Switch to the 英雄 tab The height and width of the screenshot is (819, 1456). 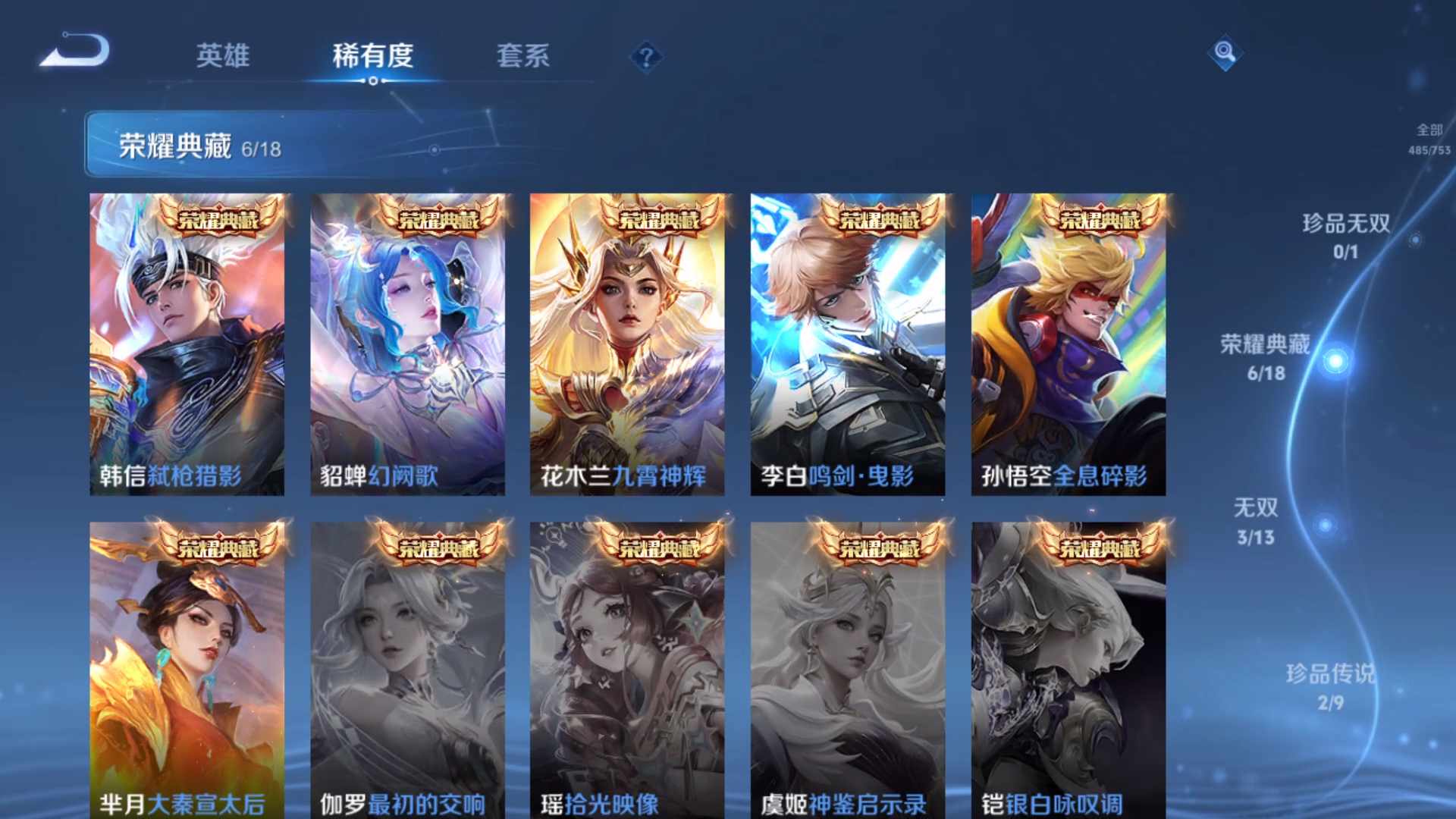pos(225,57)
